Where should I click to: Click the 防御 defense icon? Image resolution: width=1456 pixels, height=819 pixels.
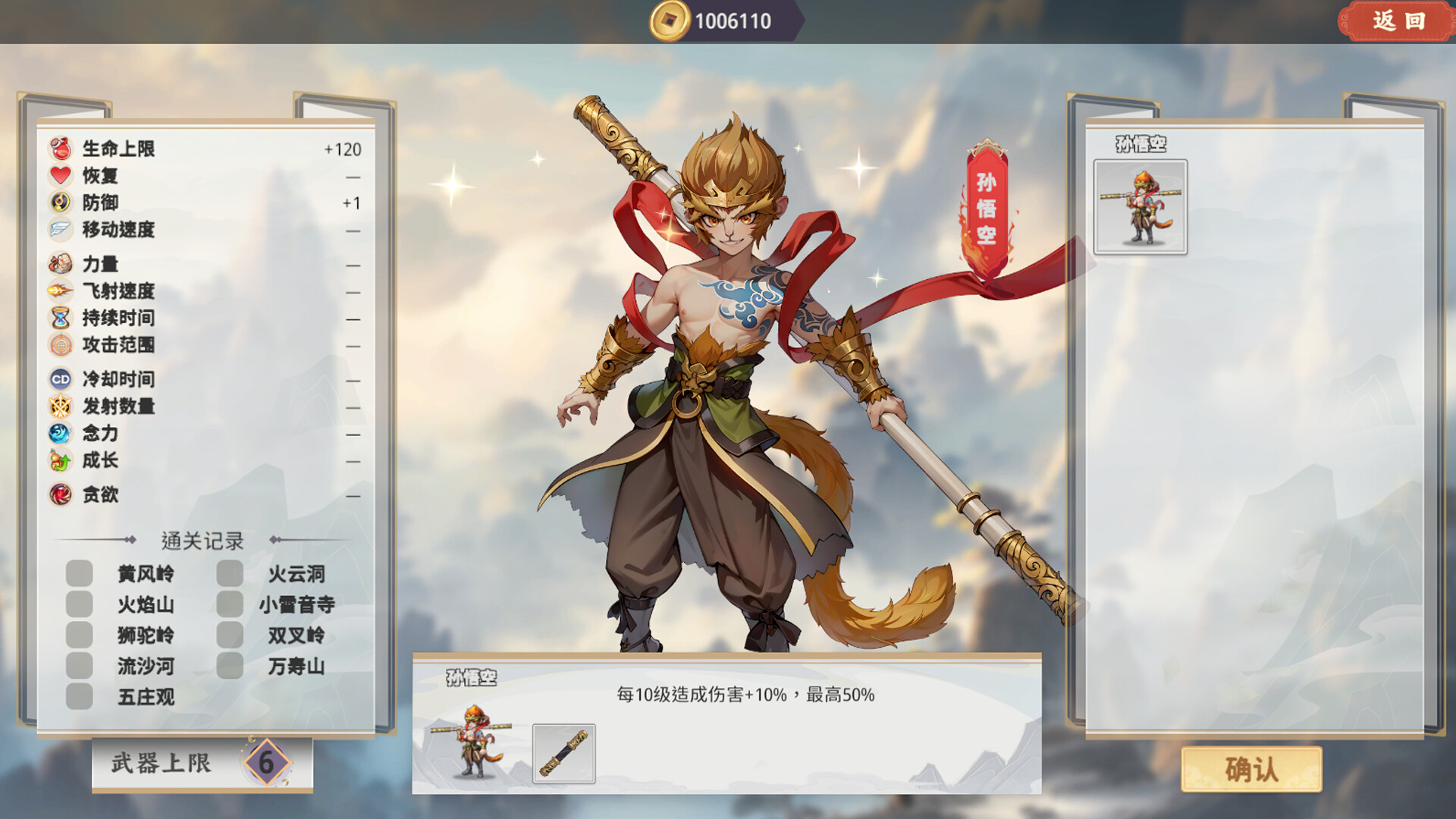pyautogui.click(x=59, y=203)
